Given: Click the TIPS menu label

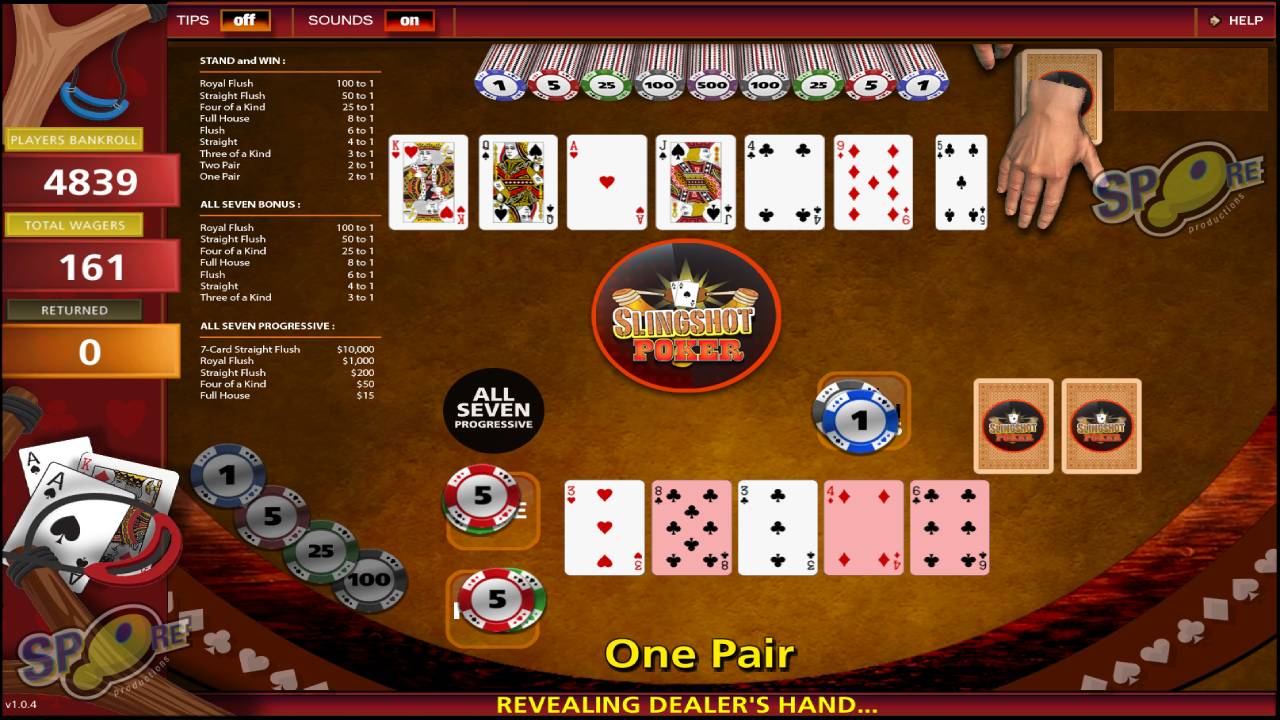Looking at the screenshot, I should tap(193, 19).
